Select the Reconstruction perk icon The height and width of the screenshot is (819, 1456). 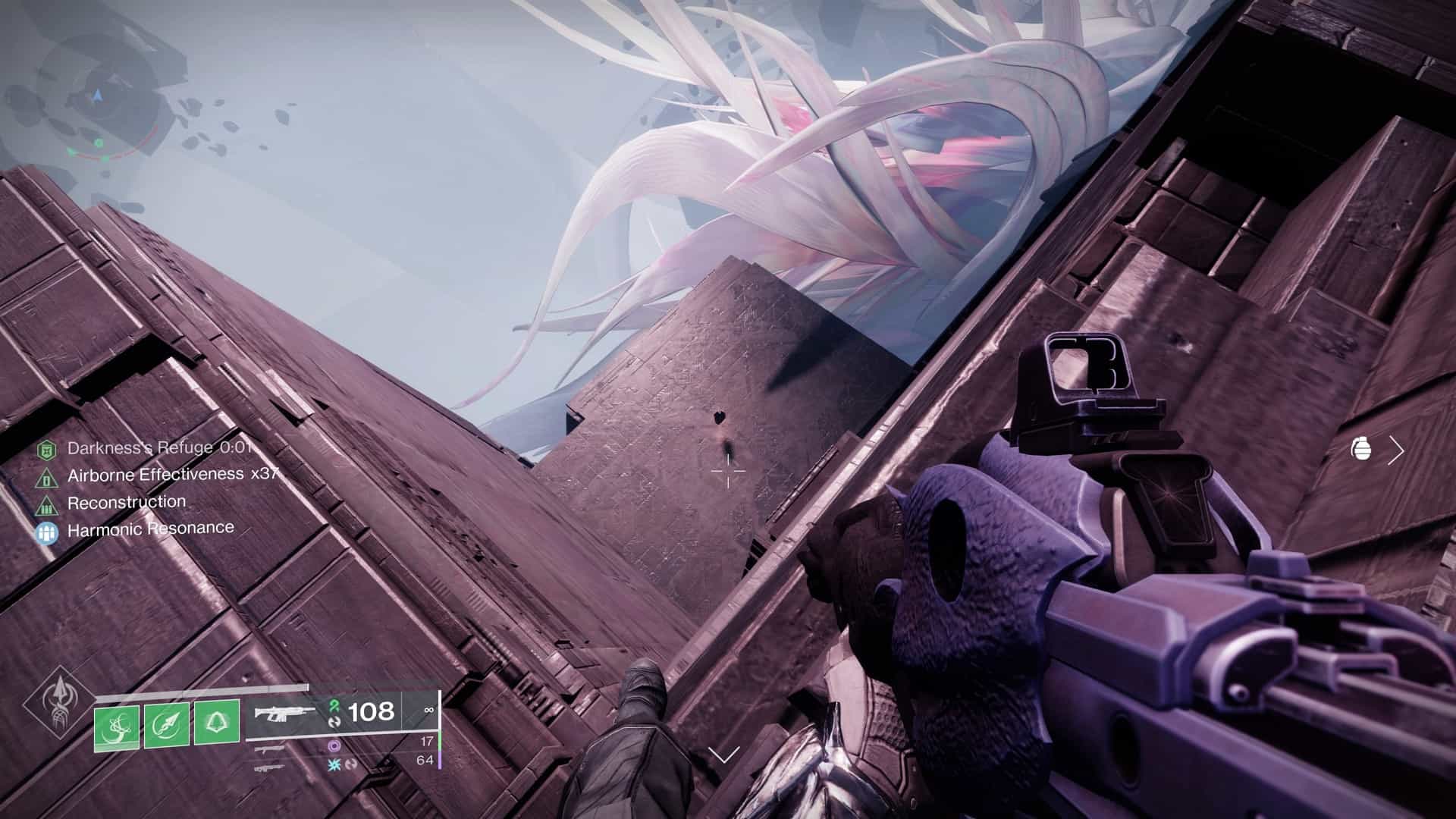[x=47, y=504]
